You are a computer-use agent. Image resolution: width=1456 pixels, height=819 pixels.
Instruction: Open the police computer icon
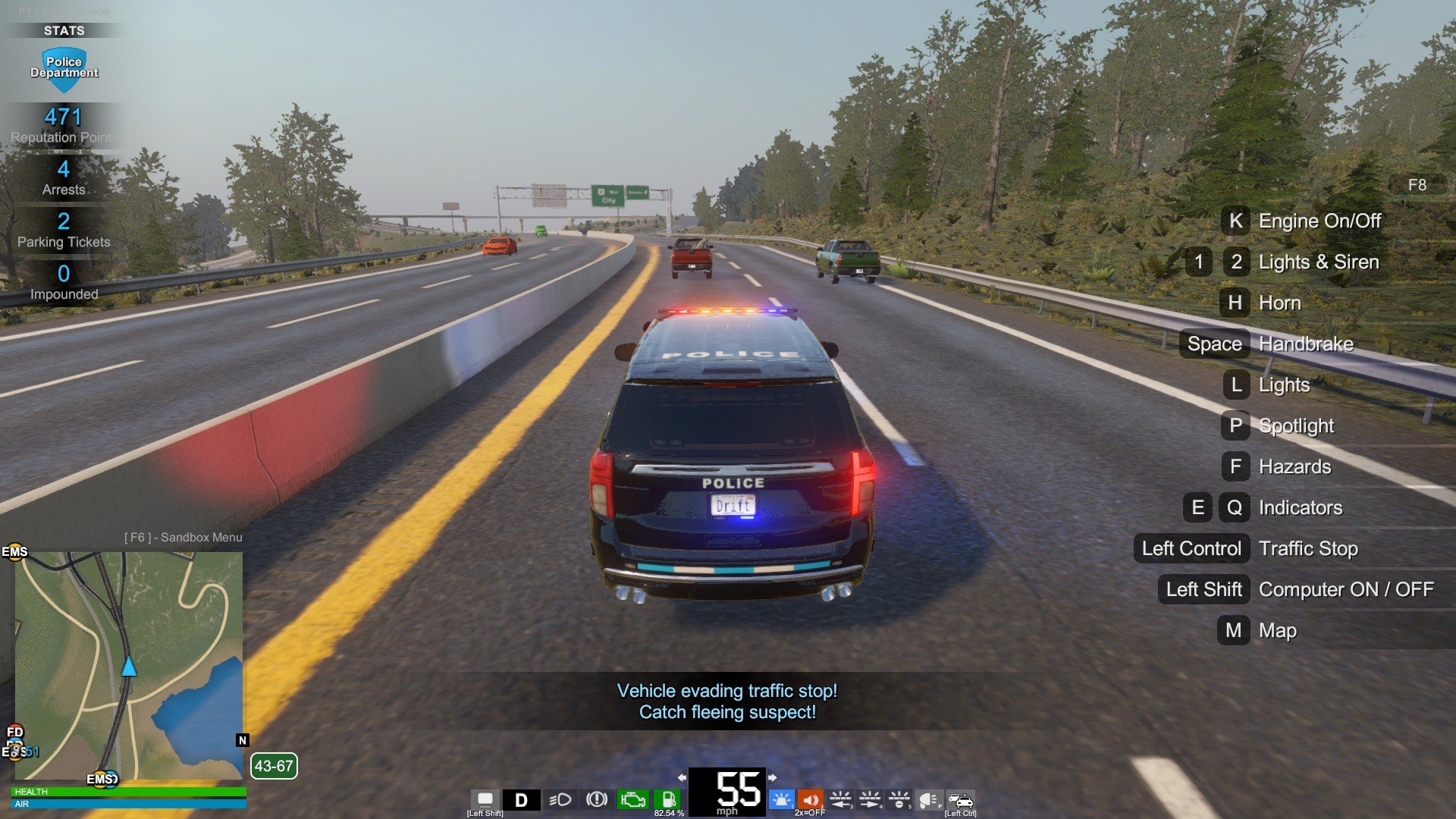485,799
